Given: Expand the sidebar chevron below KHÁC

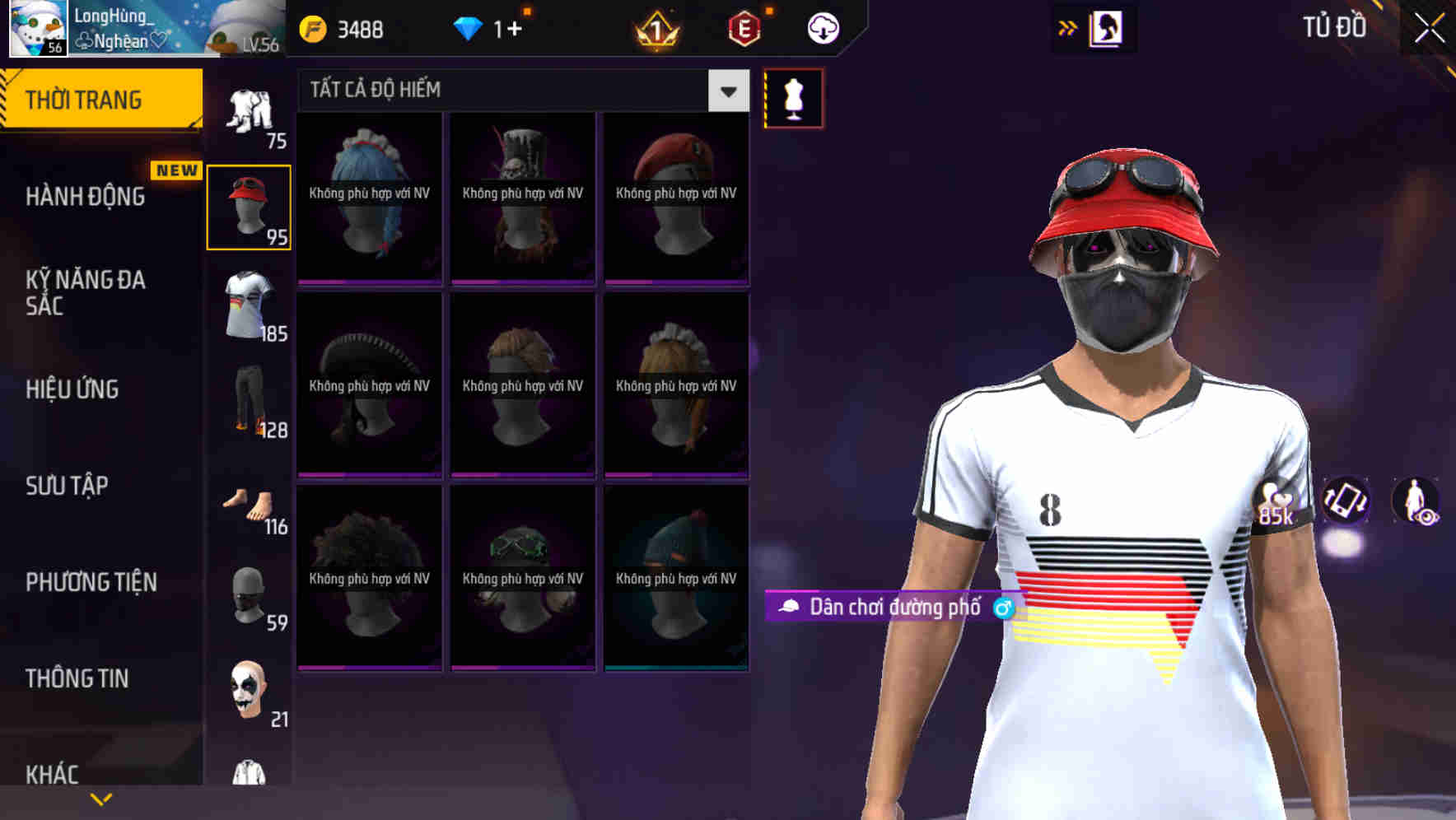Looking at the screenshot, I should click(100, 798).
